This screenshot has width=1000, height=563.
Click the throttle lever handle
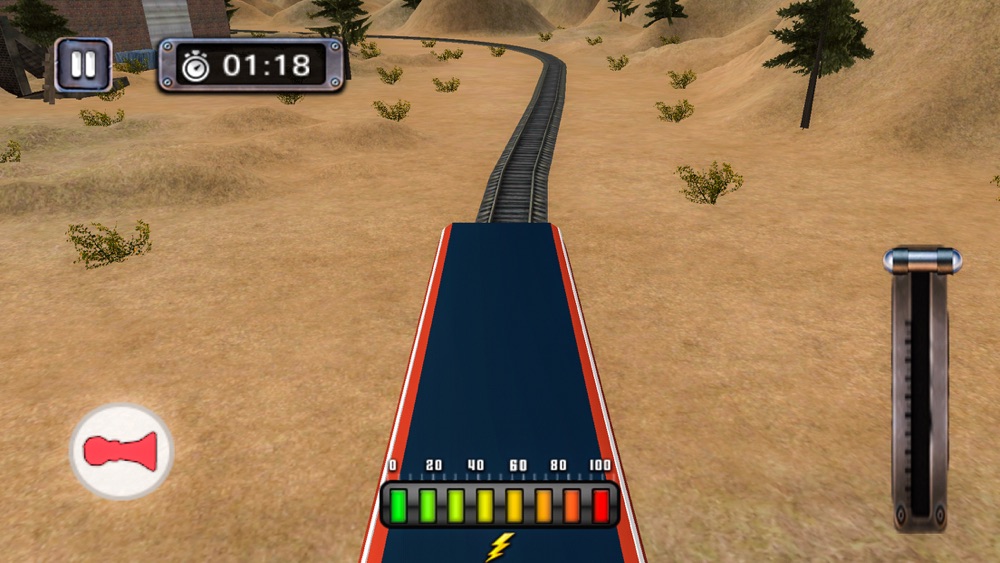click(922, 261)
